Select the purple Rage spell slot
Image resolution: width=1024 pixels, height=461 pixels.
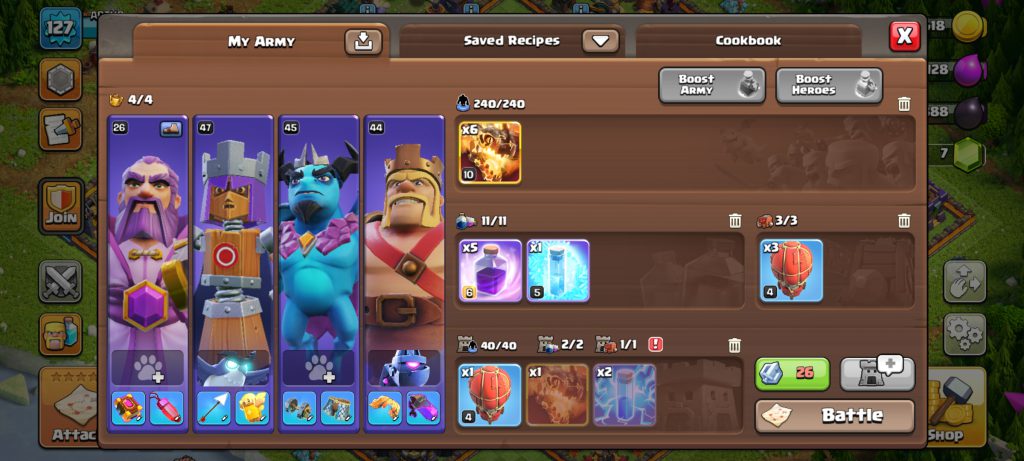coord(490,270)
